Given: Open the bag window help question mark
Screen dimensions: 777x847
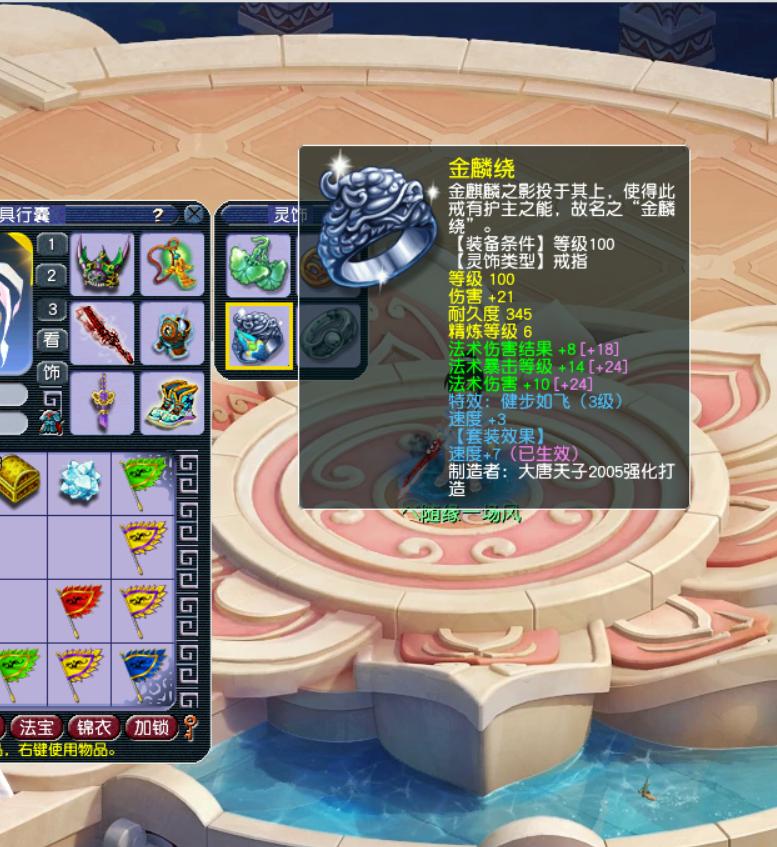Looking at the screenshot, I should (158, 214).
